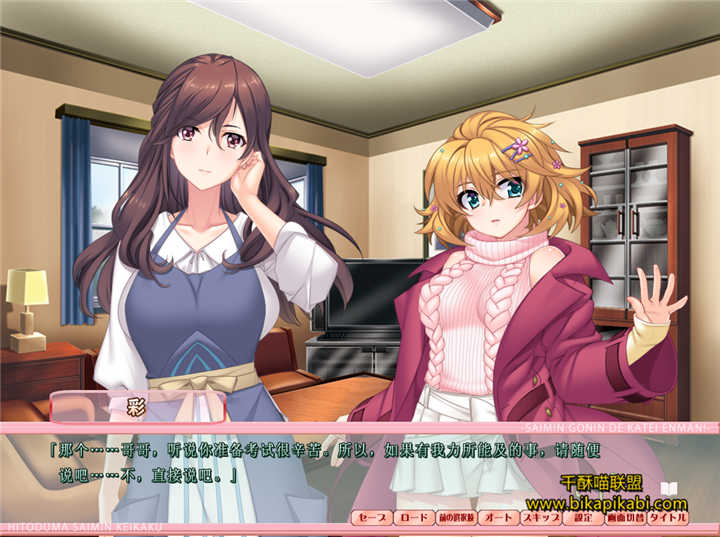Toggle the 画面切替 screen mode

pos(625,518)
